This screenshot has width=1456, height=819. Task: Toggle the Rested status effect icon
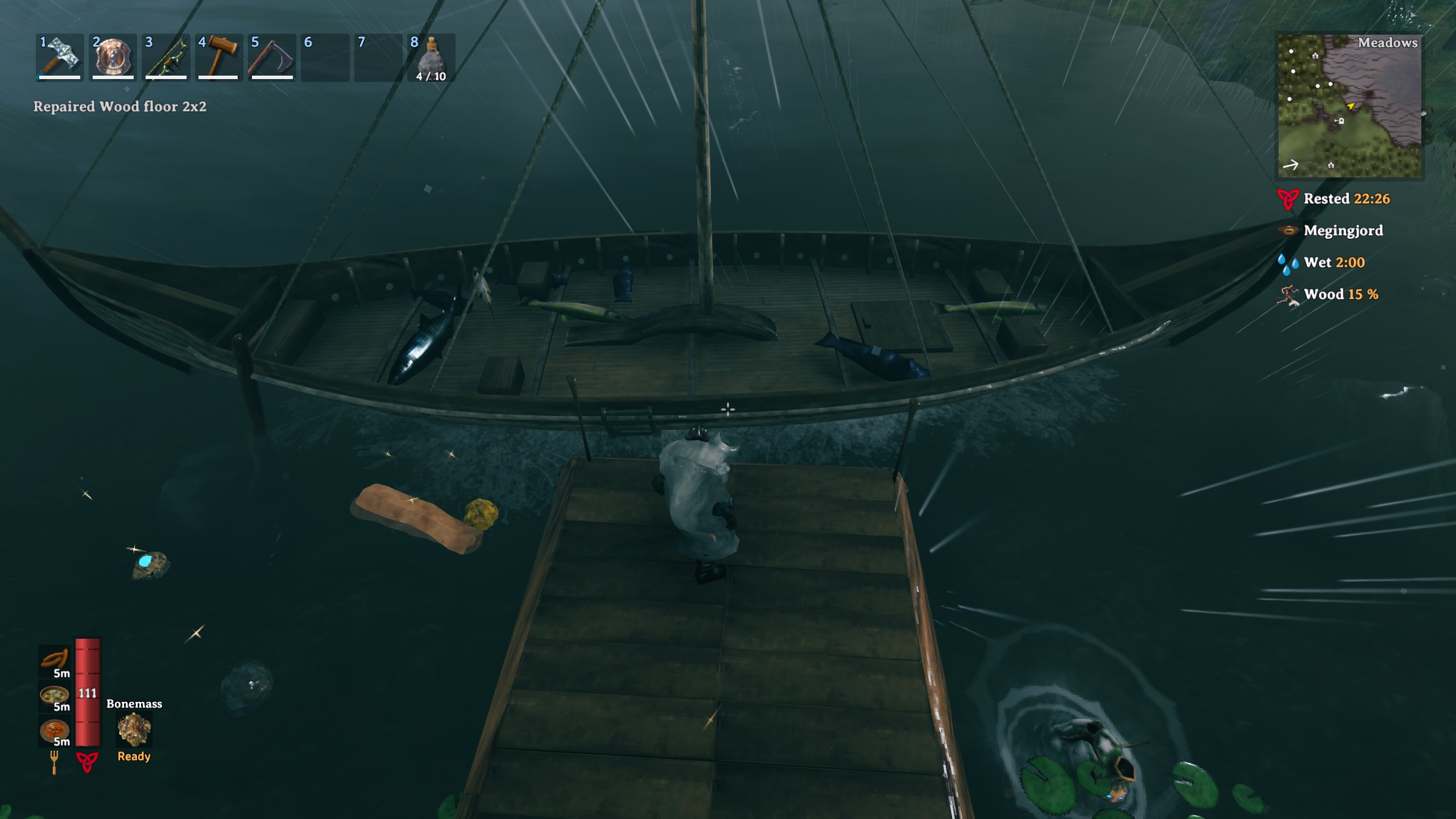(1289, 198)
